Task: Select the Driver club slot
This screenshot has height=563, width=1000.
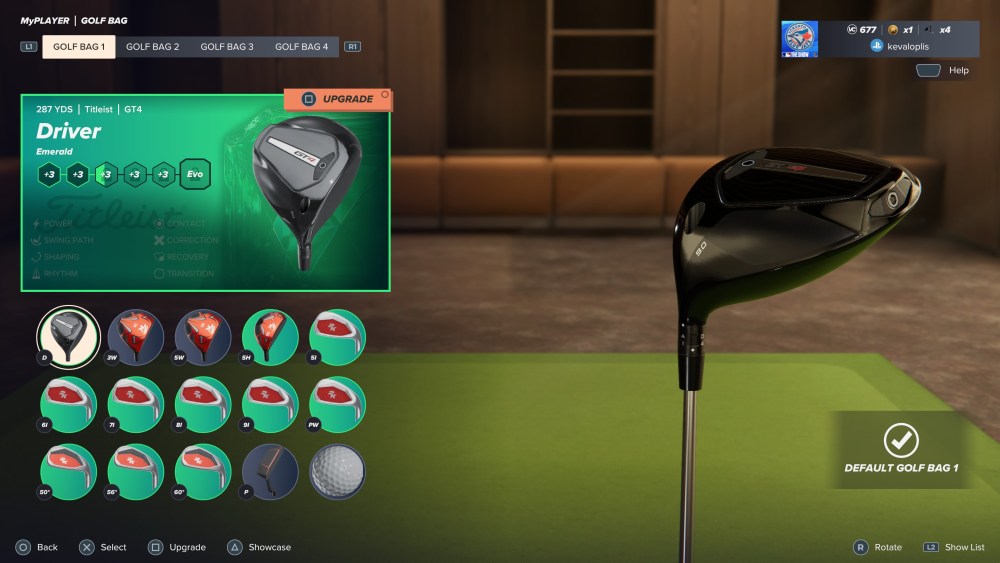Action: pyautogui.click(x=68, y=337)
